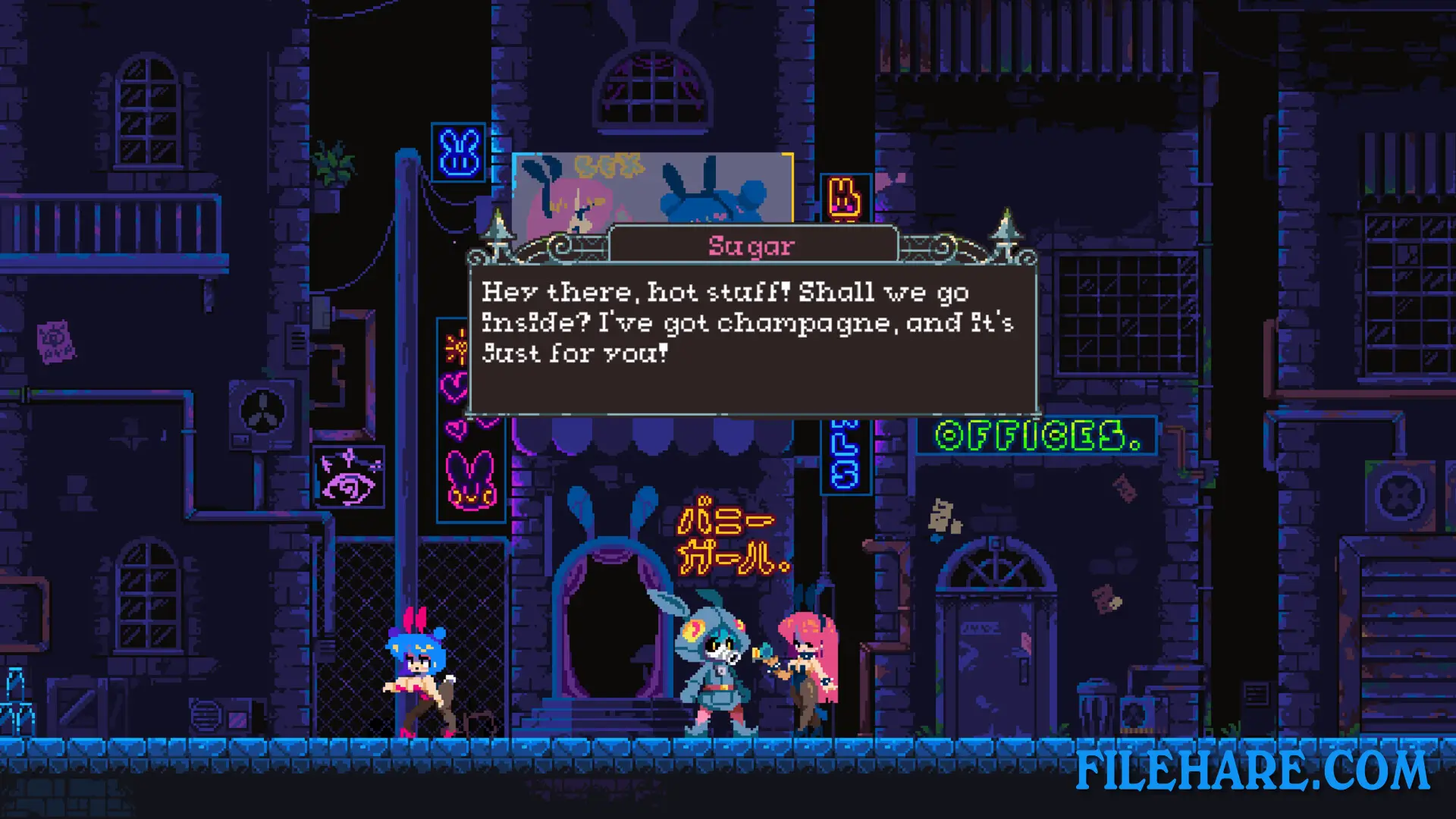Select the Sugar name plate
Image resolution: width=1456 pixels, height=819 pixels.
coord(752,244)
